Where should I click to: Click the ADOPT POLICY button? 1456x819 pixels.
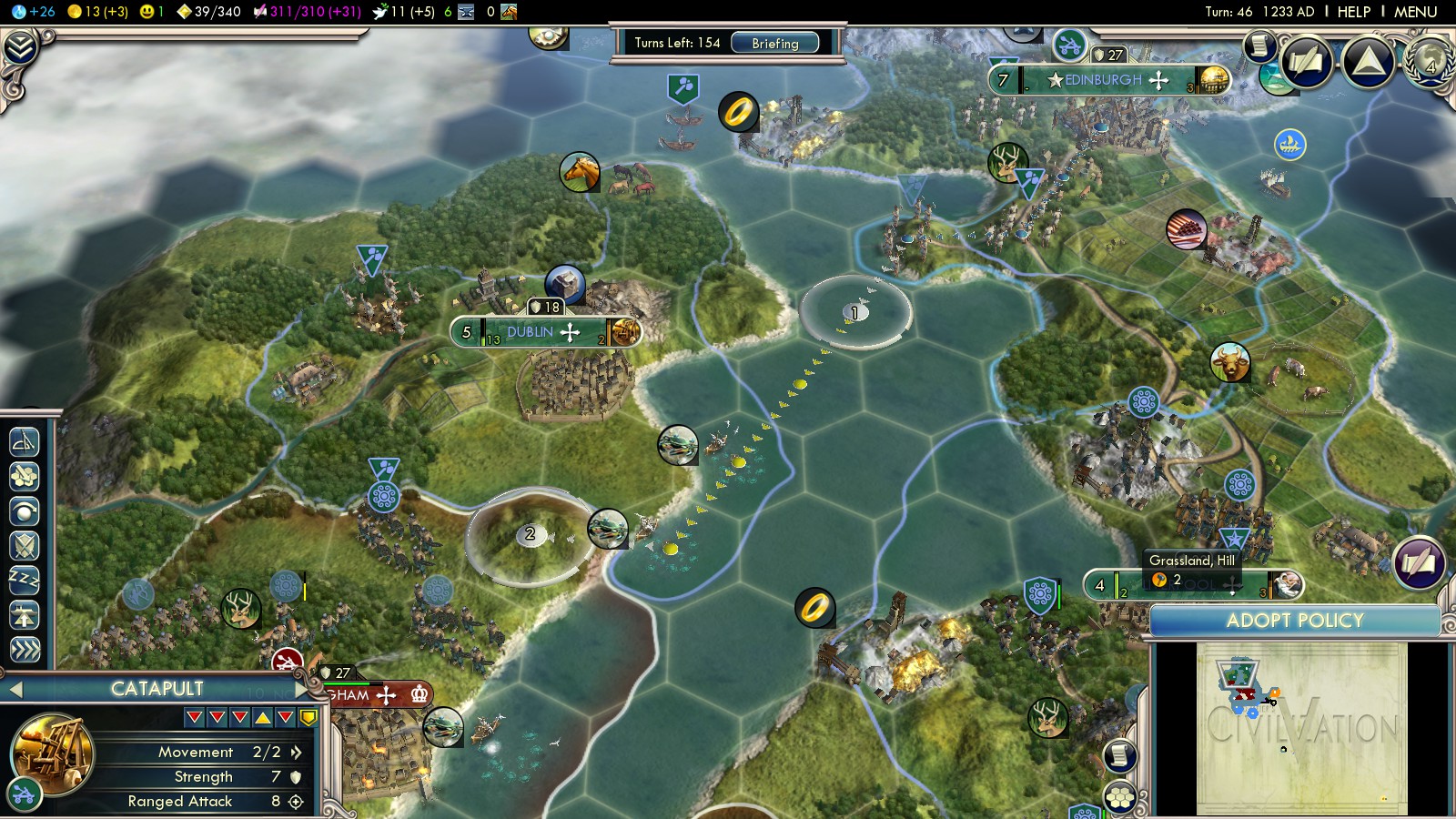coord(1294,621)
